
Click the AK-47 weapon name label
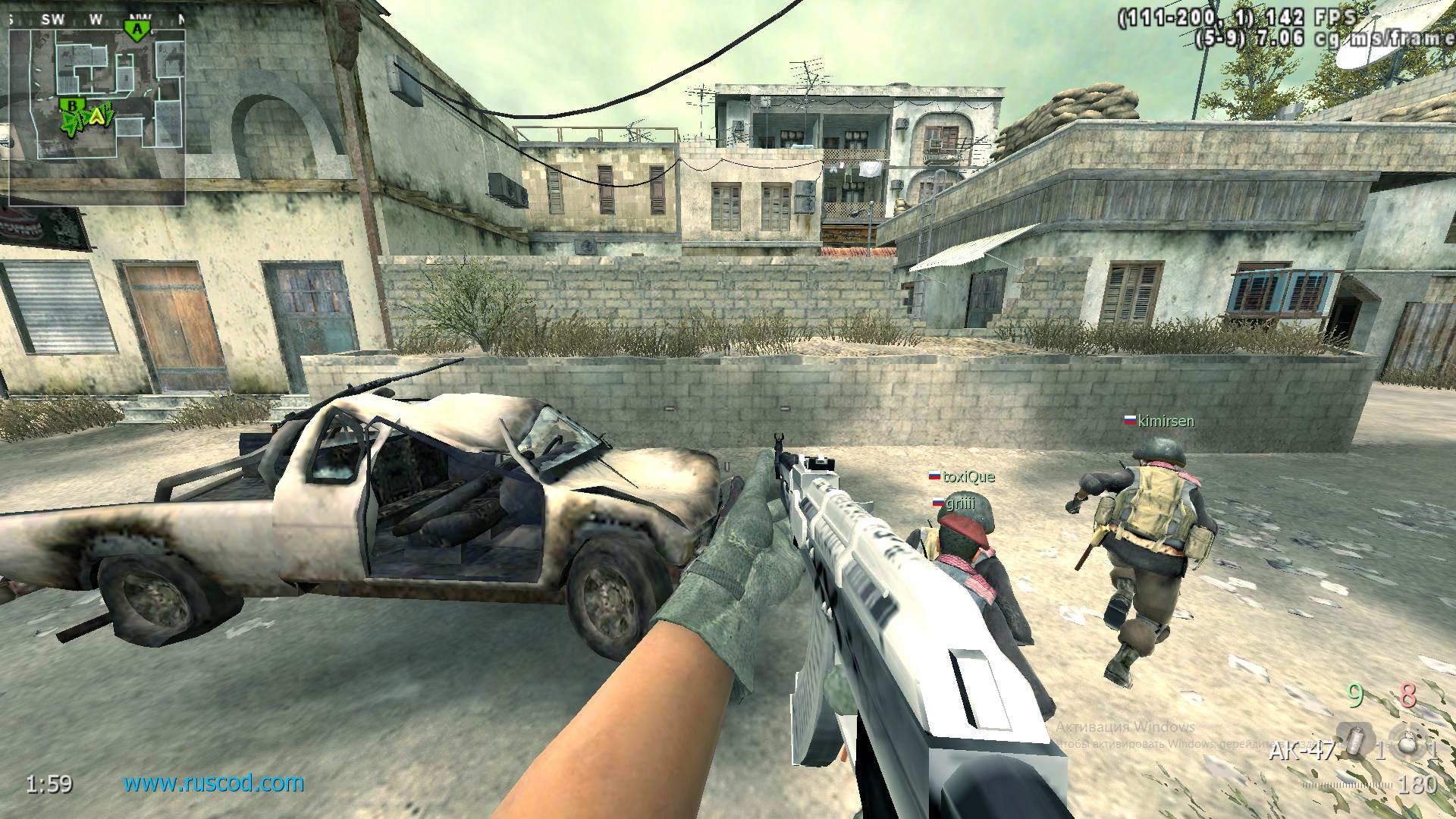[x=1301, y=751]
